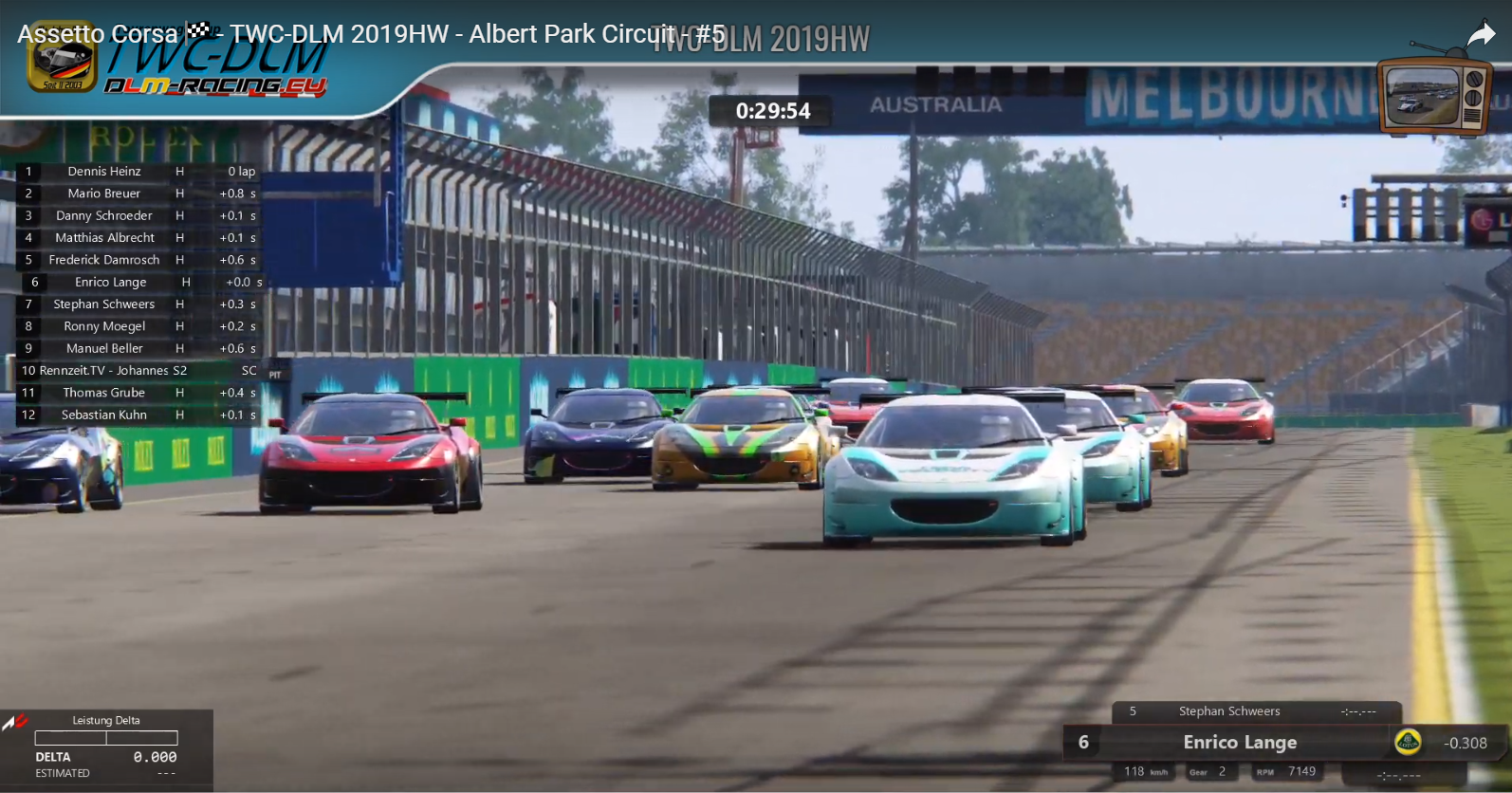Select Dennis Heinz in the leaderboard
The height and width of the screenshot is (793, 1512).
click(x=104, y=172)
